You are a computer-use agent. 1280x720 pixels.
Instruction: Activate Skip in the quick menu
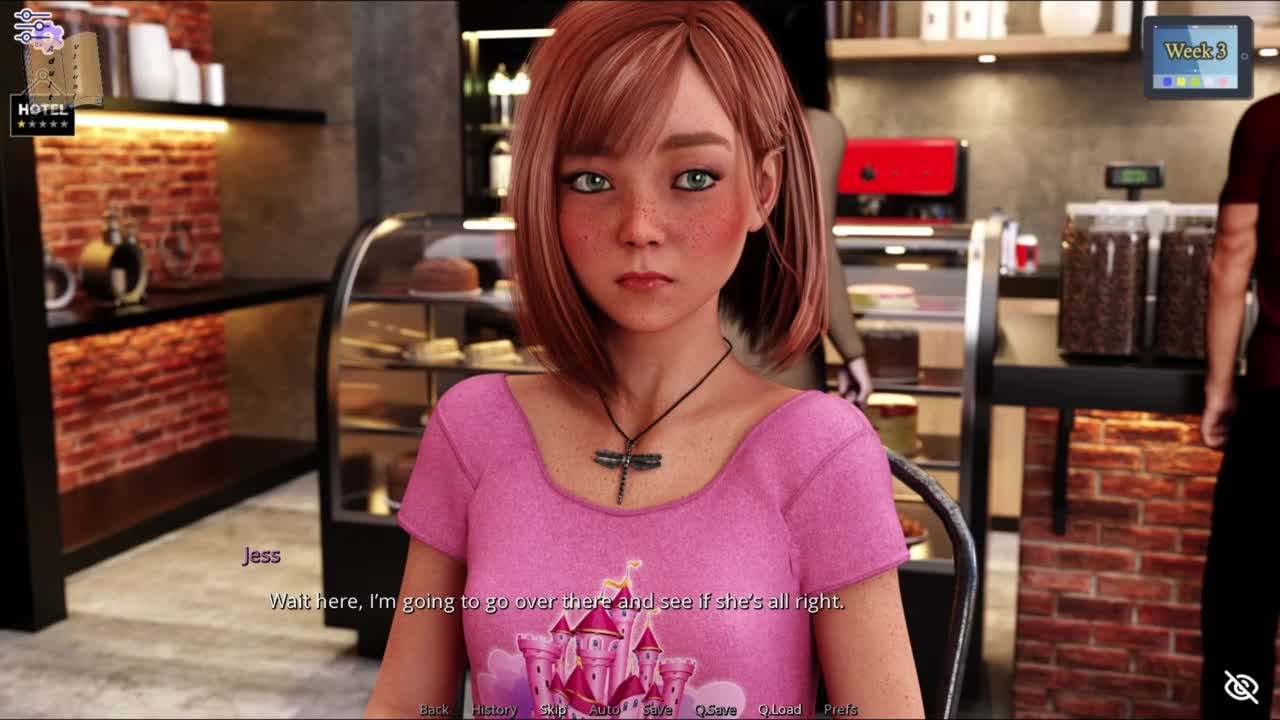553,709
